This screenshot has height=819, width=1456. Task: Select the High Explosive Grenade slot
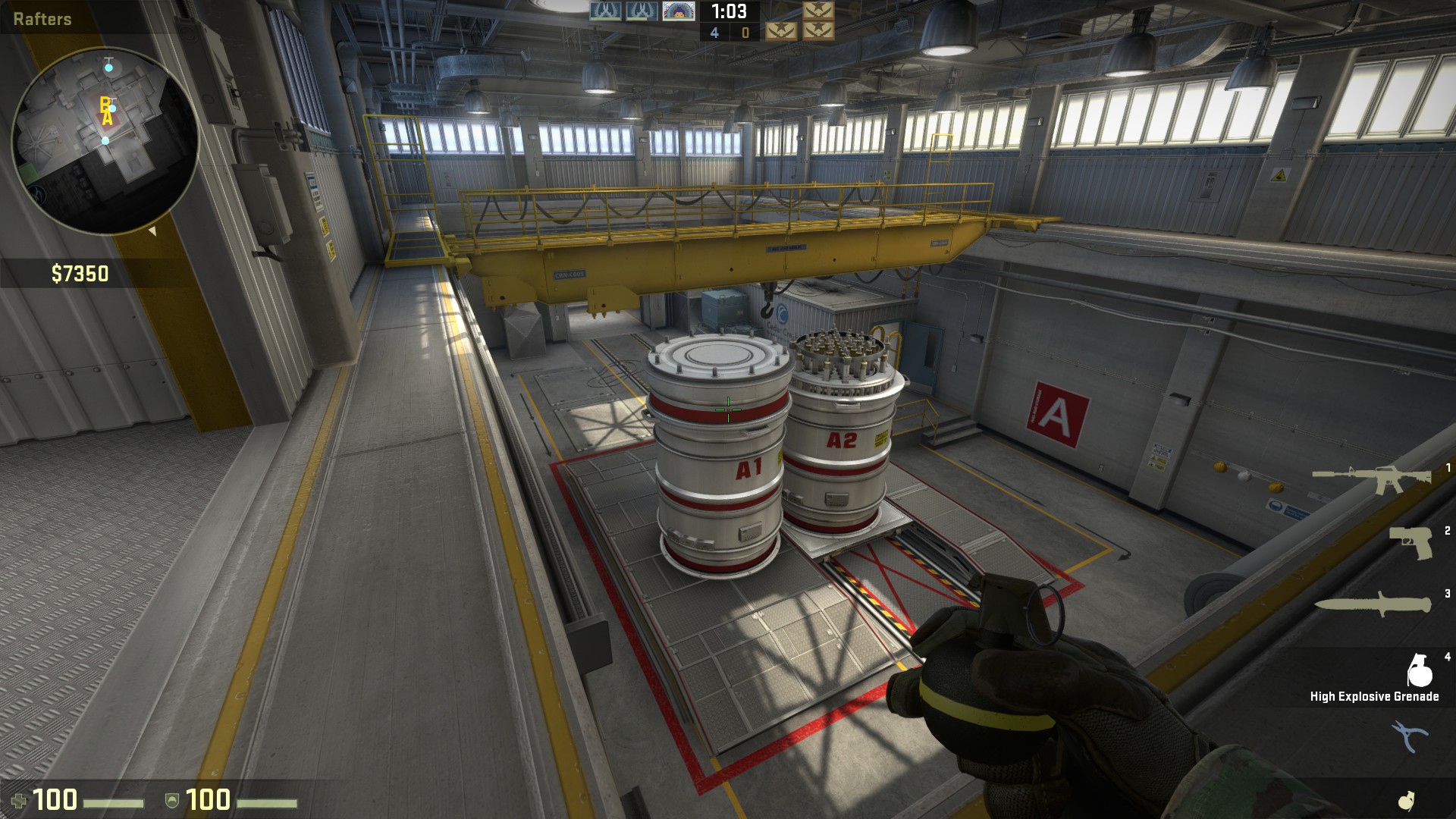pyautogui.click(x=1419, y=670)
